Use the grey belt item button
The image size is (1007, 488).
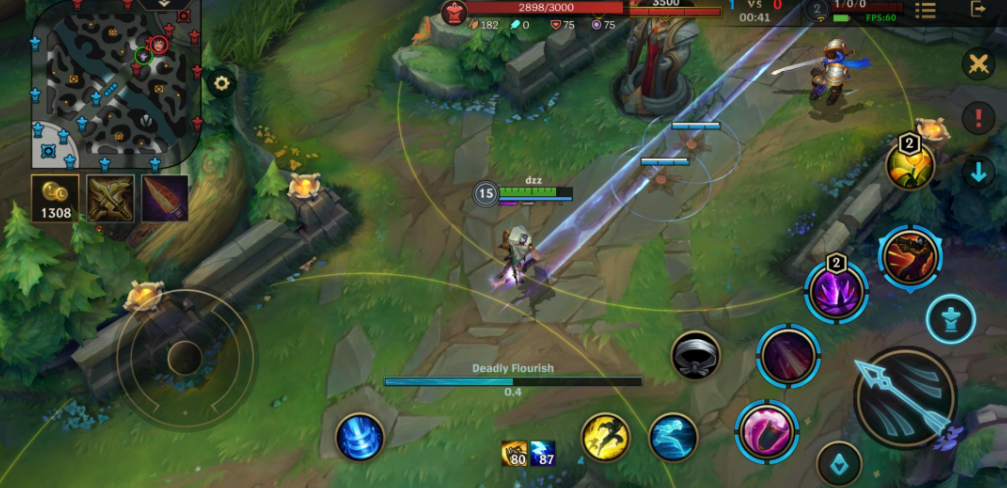[696, 355]
